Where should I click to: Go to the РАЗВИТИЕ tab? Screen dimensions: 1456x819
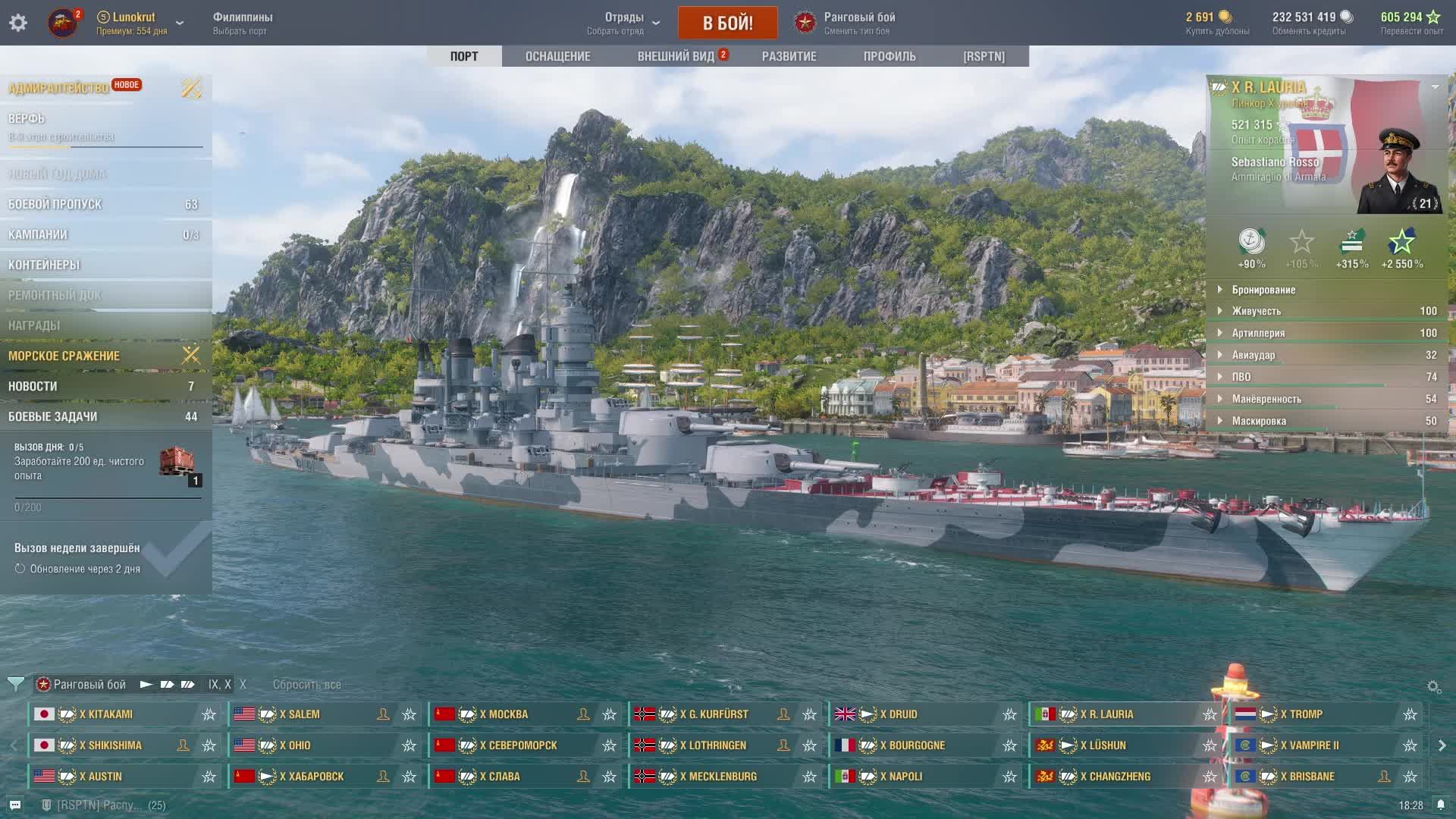tap(789, 56)
